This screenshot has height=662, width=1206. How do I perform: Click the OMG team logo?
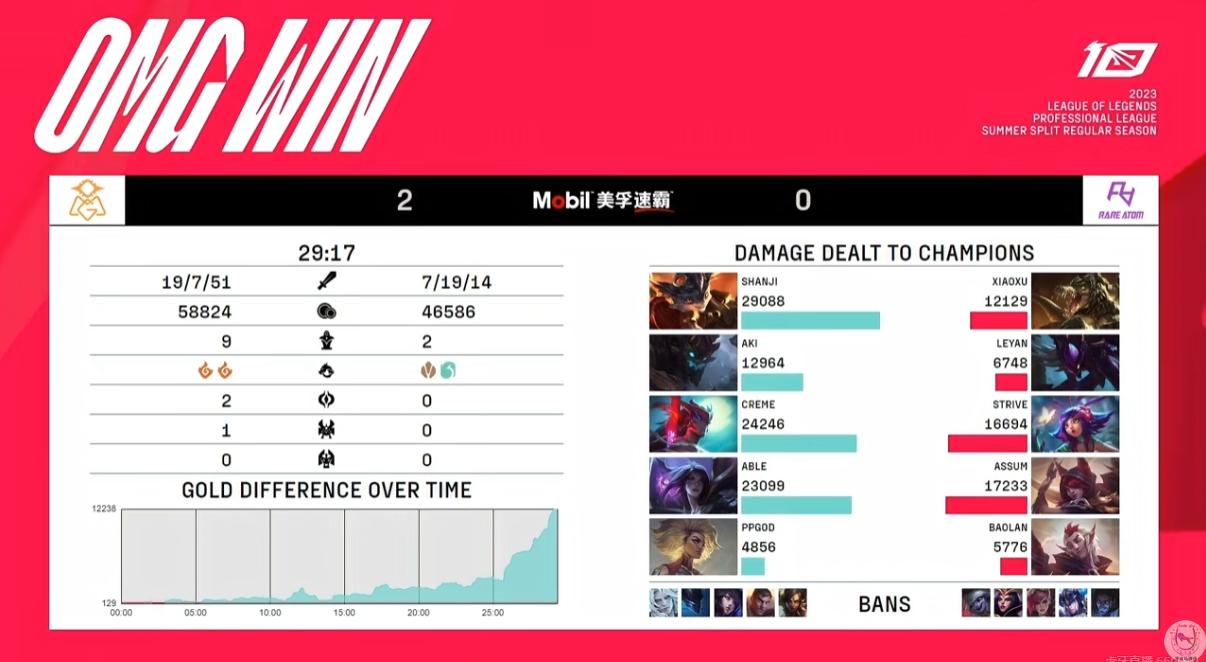[x=88, y=200]
